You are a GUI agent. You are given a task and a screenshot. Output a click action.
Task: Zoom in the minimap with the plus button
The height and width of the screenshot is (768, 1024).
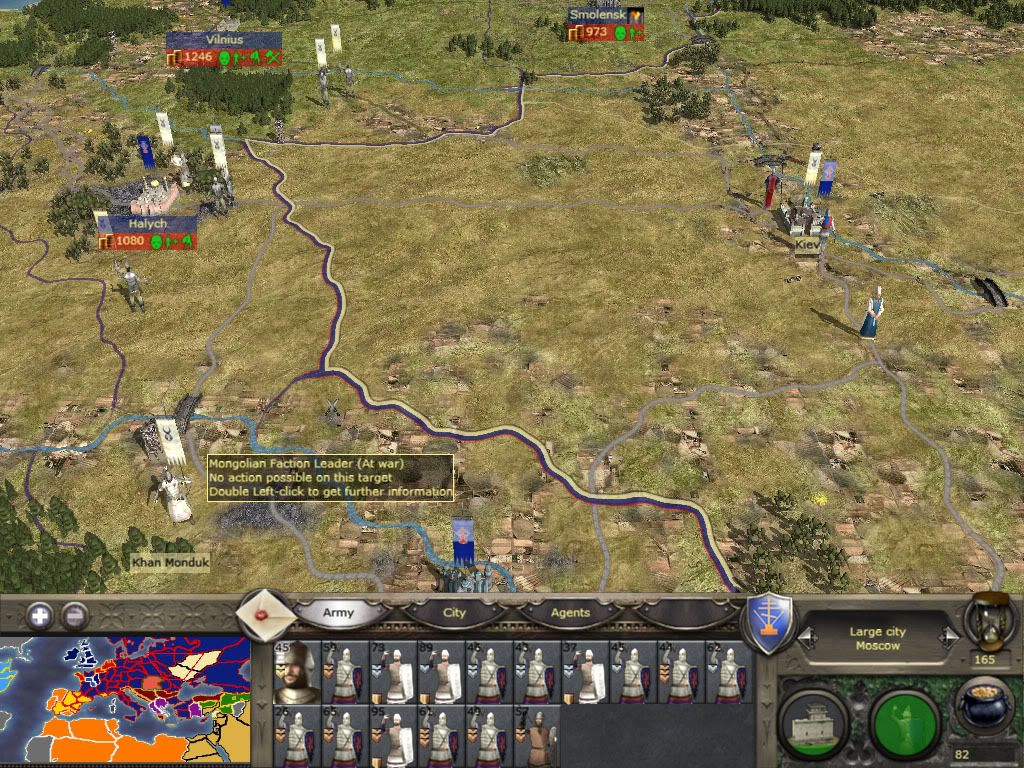click(40, 615)
